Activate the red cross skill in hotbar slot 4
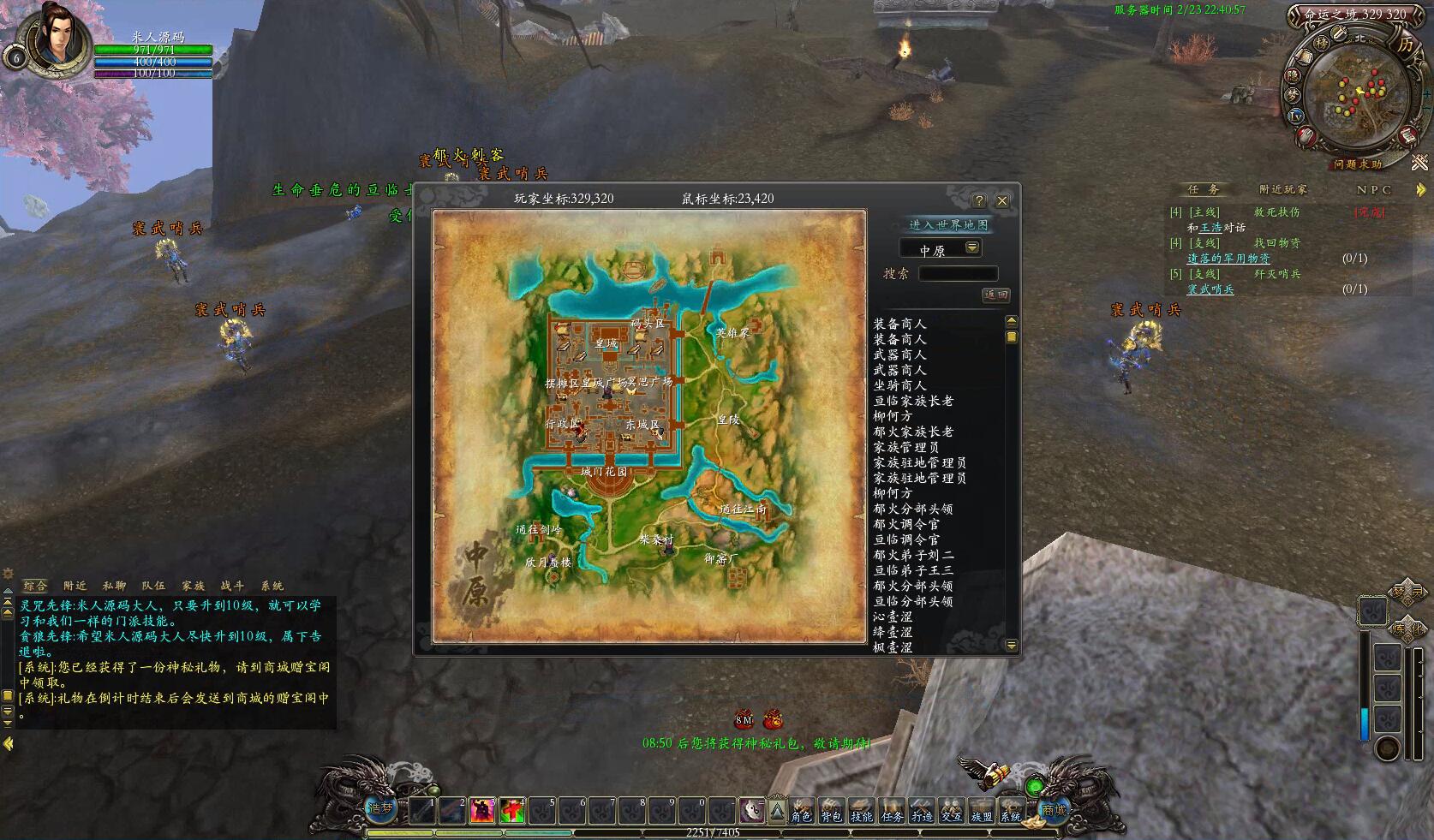Viewport: 1434px width, 840px height. click(x=512, y=810)
